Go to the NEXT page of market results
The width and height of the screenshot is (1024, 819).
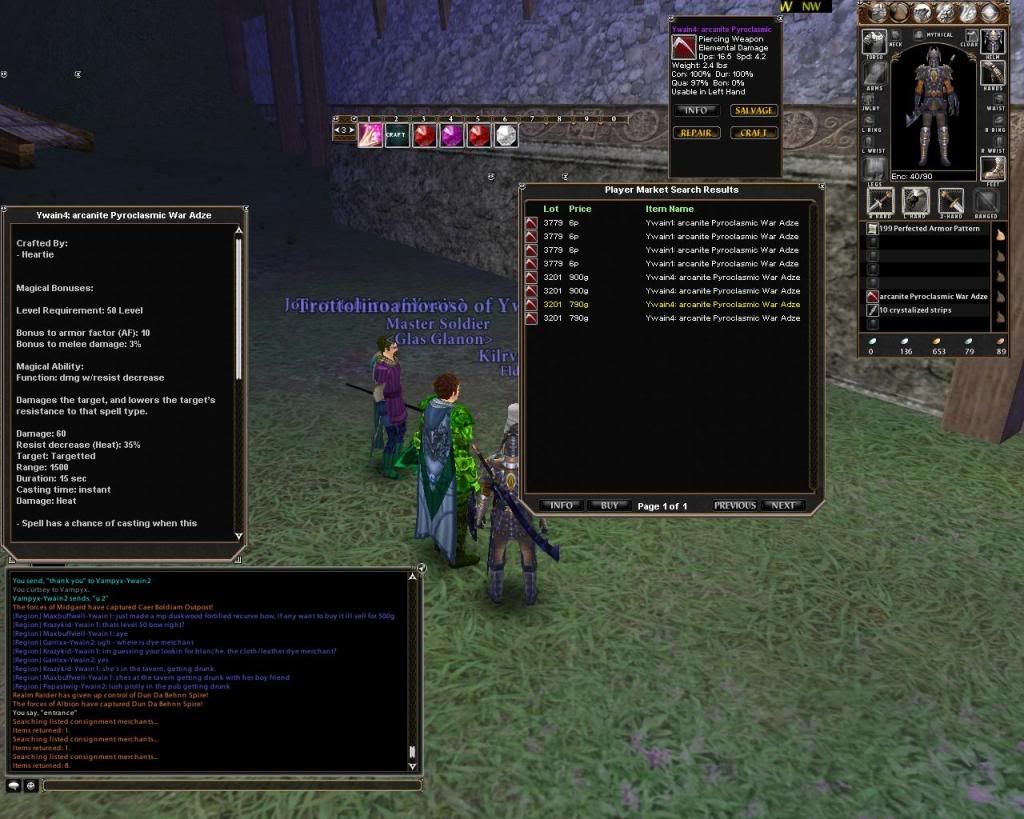point(783,506)
